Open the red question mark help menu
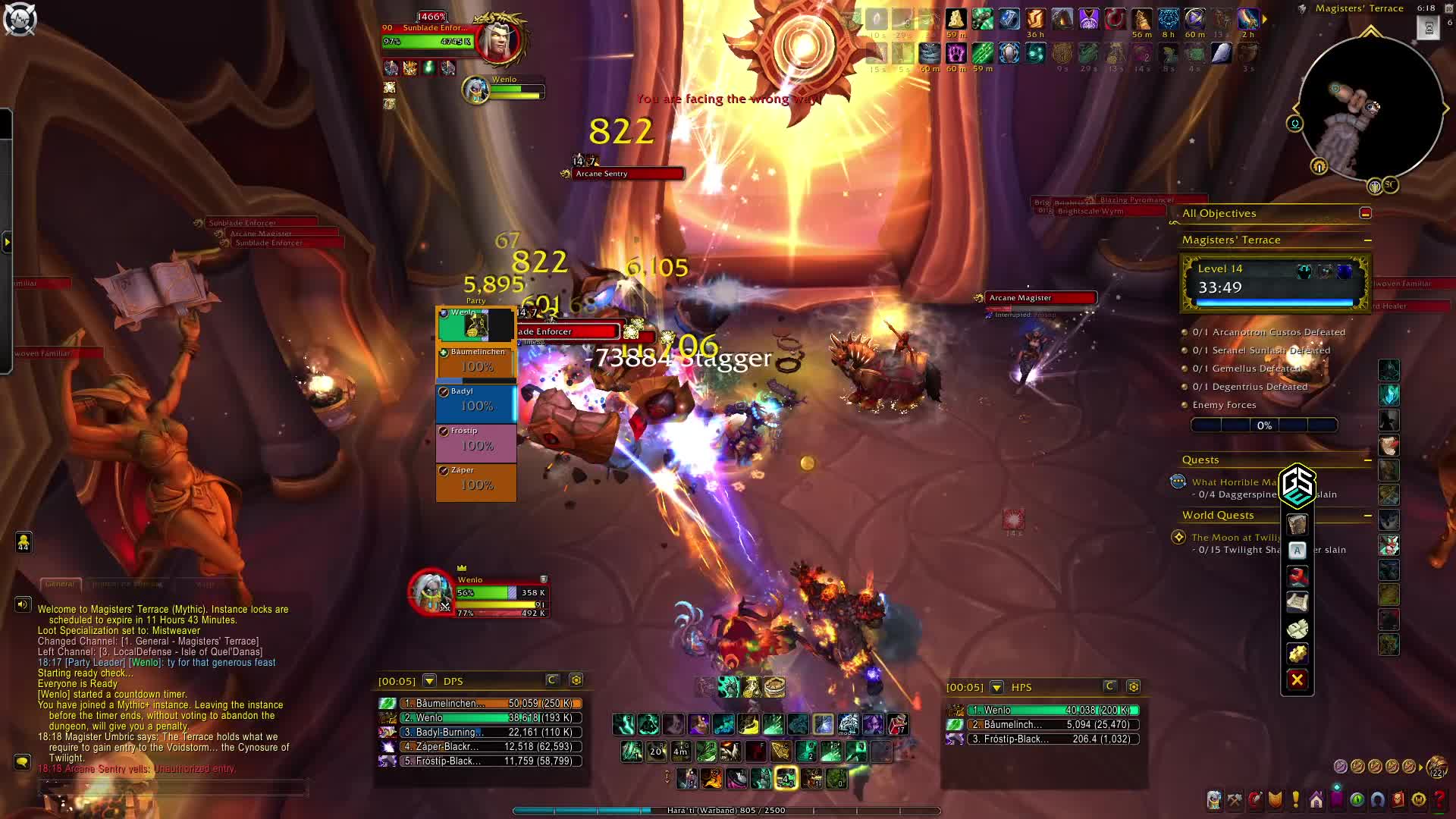 pyautogui.click(x=1439, y=800)
